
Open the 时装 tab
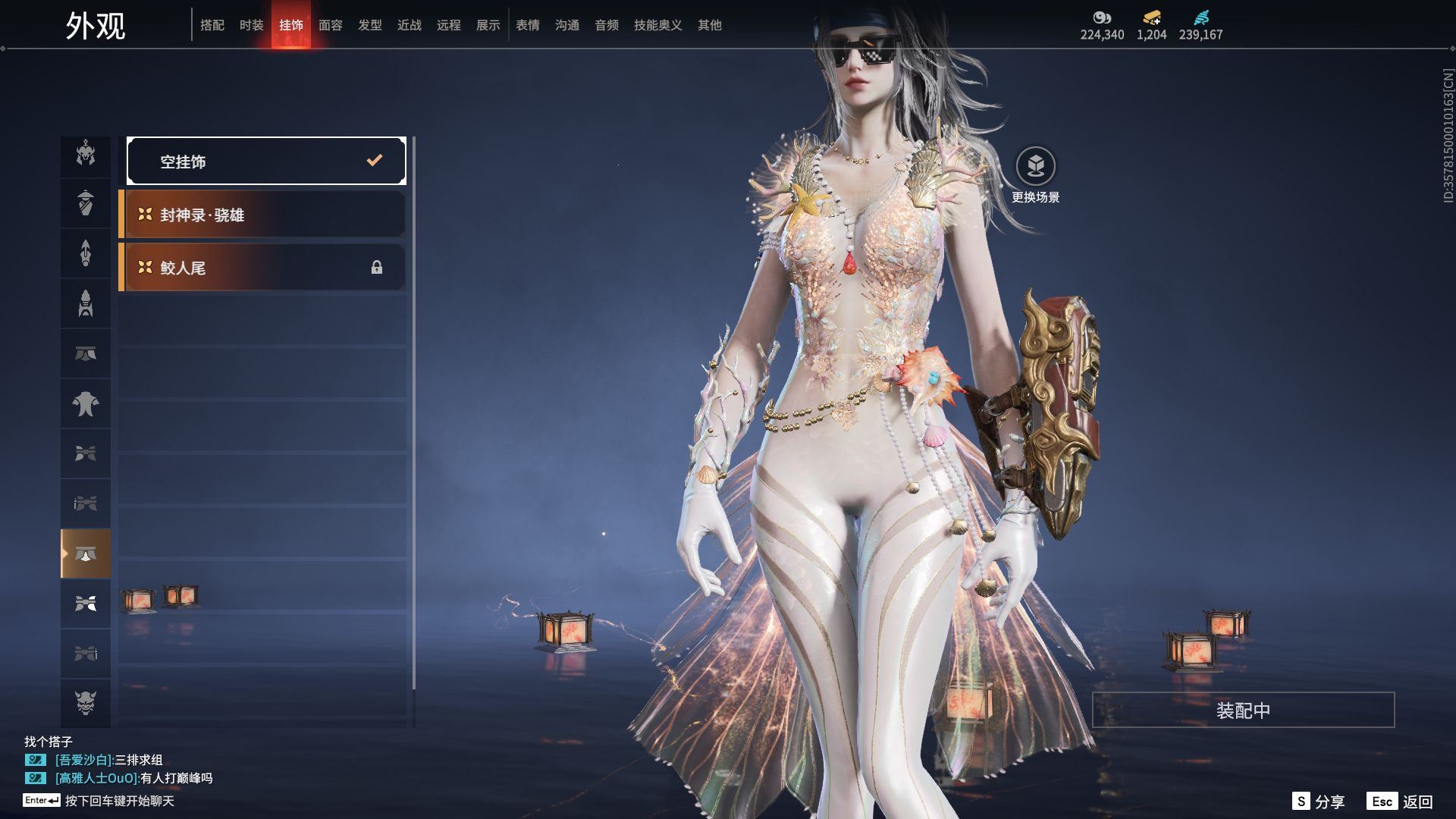click(x=252, y=25)
